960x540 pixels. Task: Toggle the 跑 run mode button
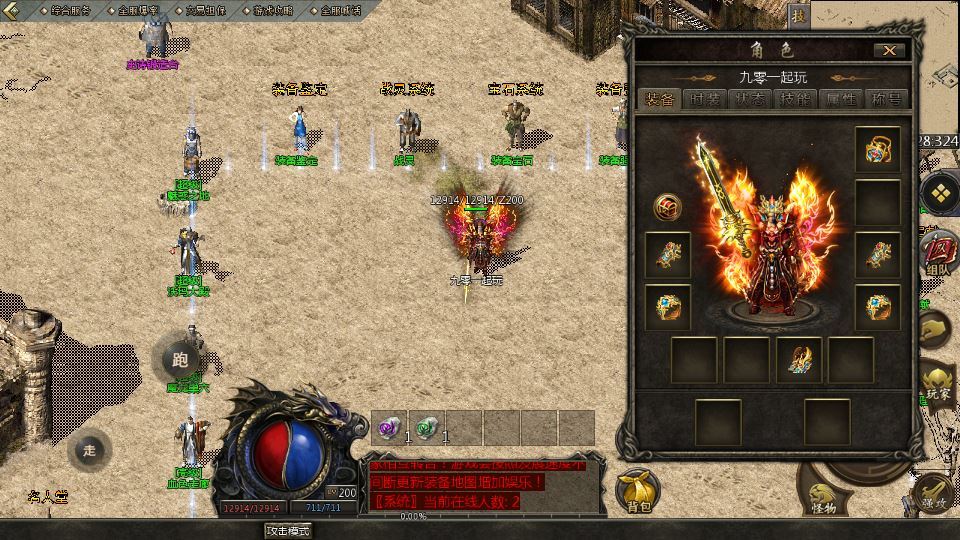coord(180,359)
